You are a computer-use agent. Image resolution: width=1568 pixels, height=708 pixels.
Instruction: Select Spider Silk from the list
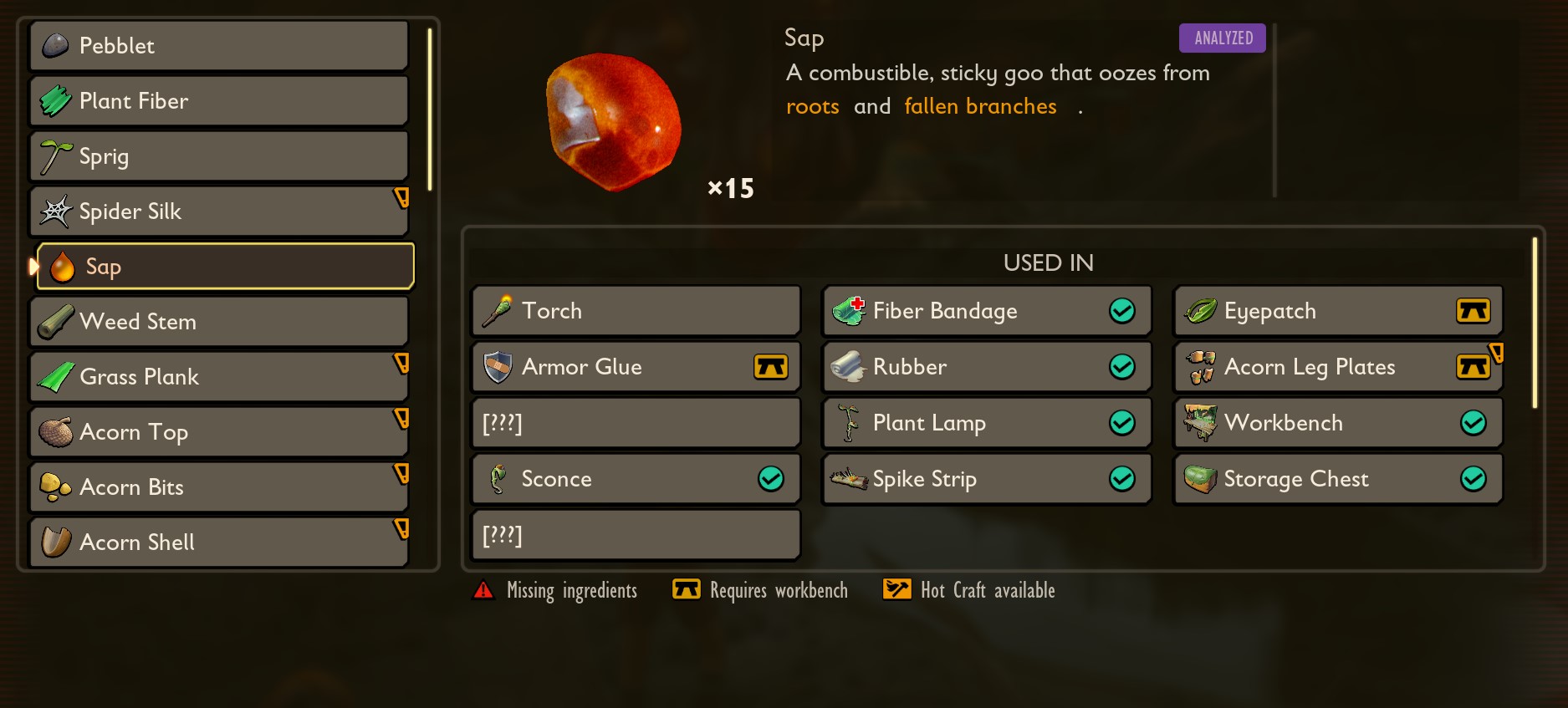click(x=219, y=211)
